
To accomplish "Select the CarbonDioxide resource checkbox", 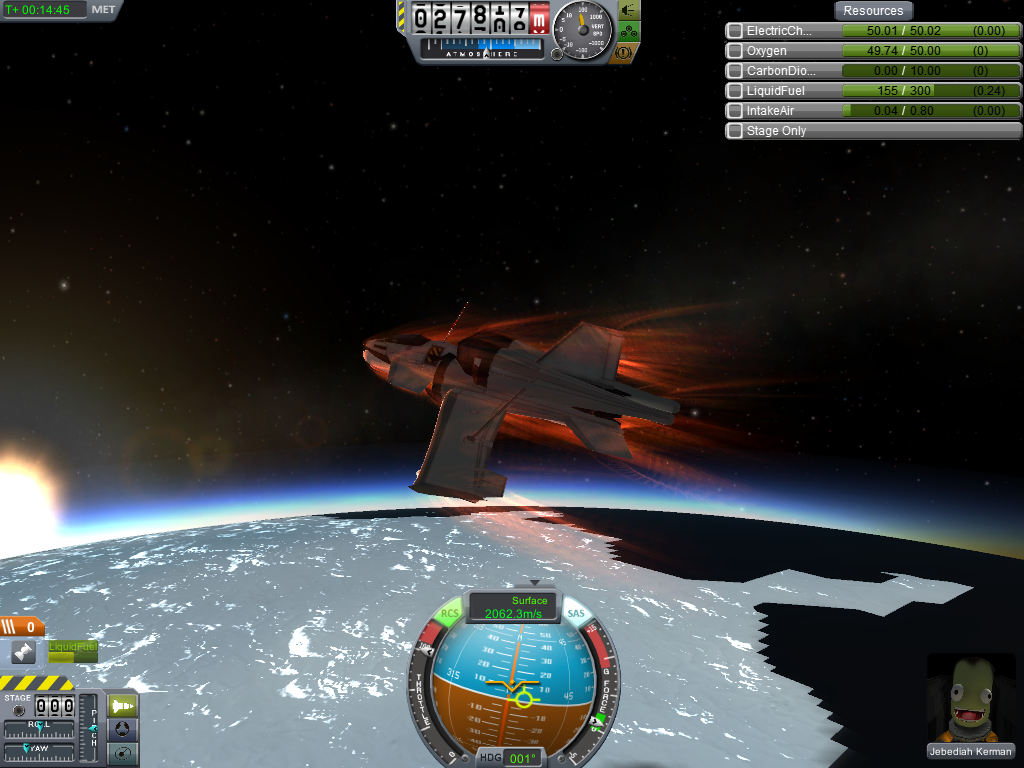I will [735, 71].
